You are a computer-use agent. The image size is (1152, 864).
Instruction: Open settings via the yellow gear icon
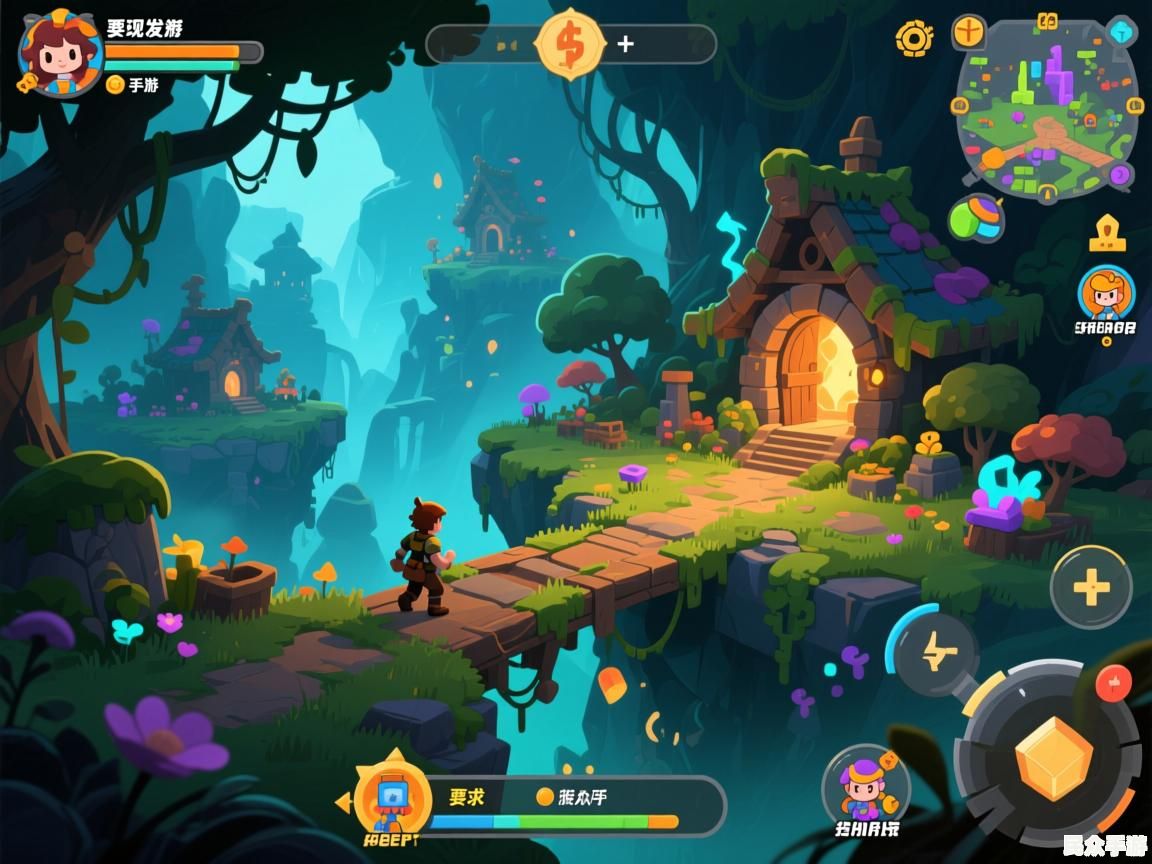[914, 39]
